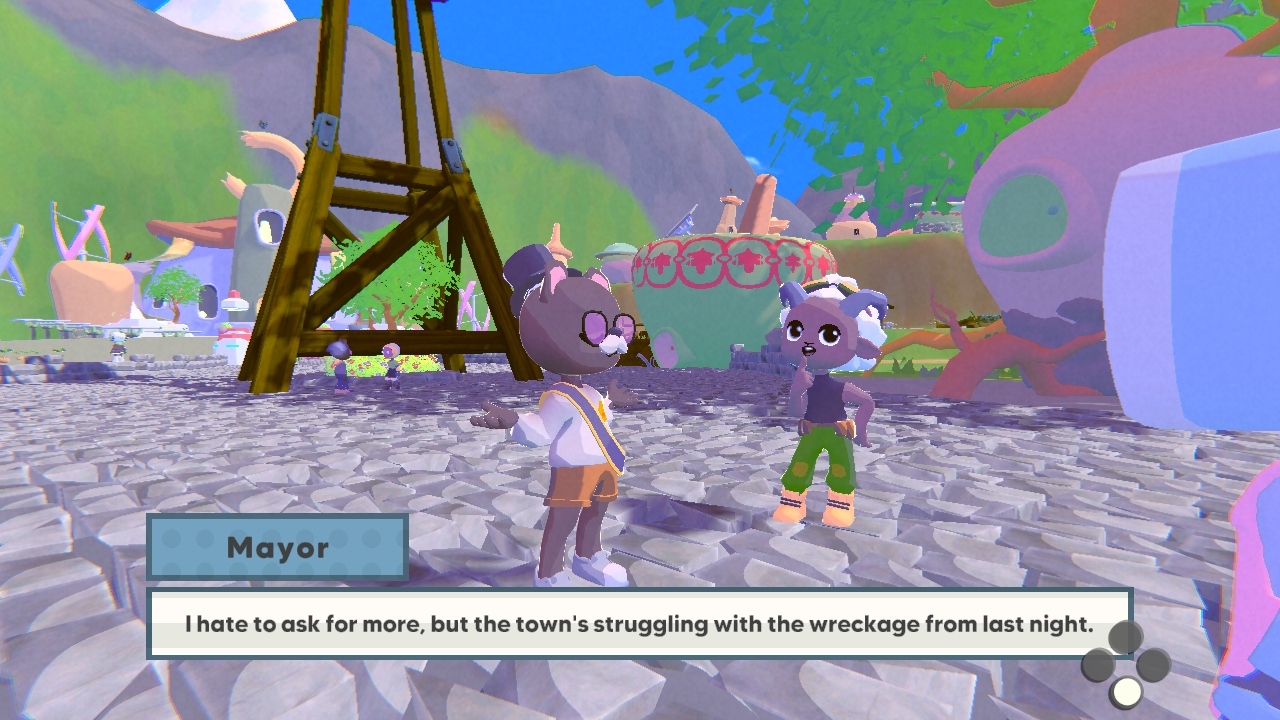Click the top dark button of the prompt cluster
The width and height of the screenshot is (1280, 720).
pyautogui.click(x=1125, y=637)
